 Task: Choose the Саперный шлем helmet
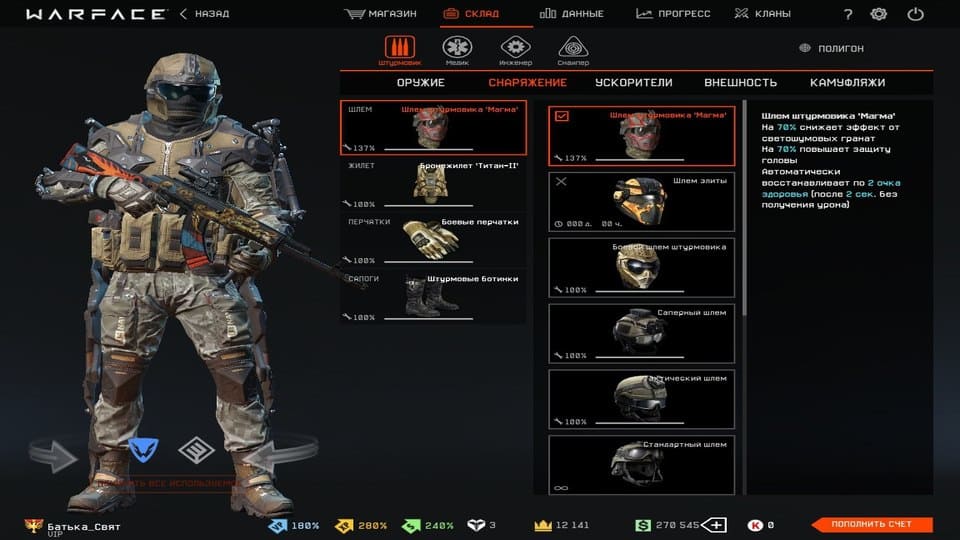tap(641, 334)
